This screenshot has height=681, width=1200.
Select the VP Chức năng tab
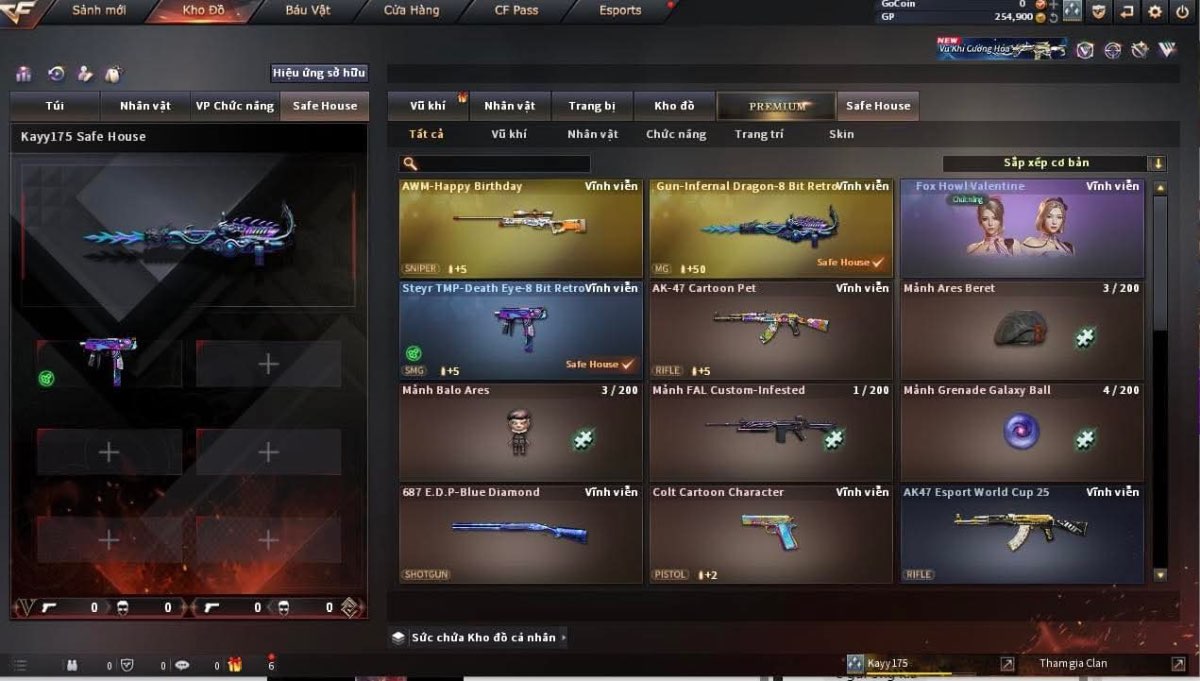click(234, 106)
